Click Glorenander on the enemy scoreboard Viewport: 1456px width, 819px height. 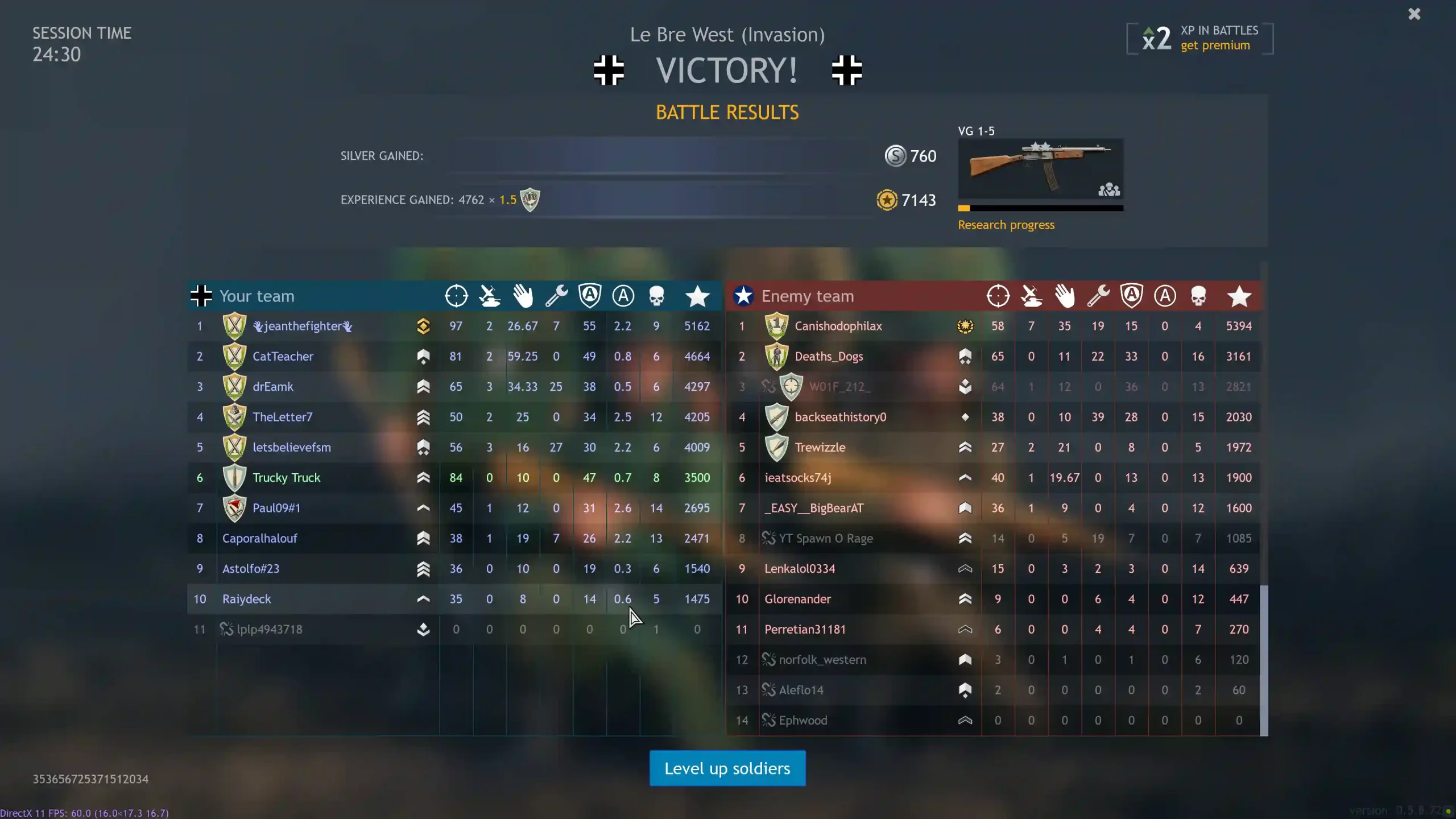pos(797,599)
